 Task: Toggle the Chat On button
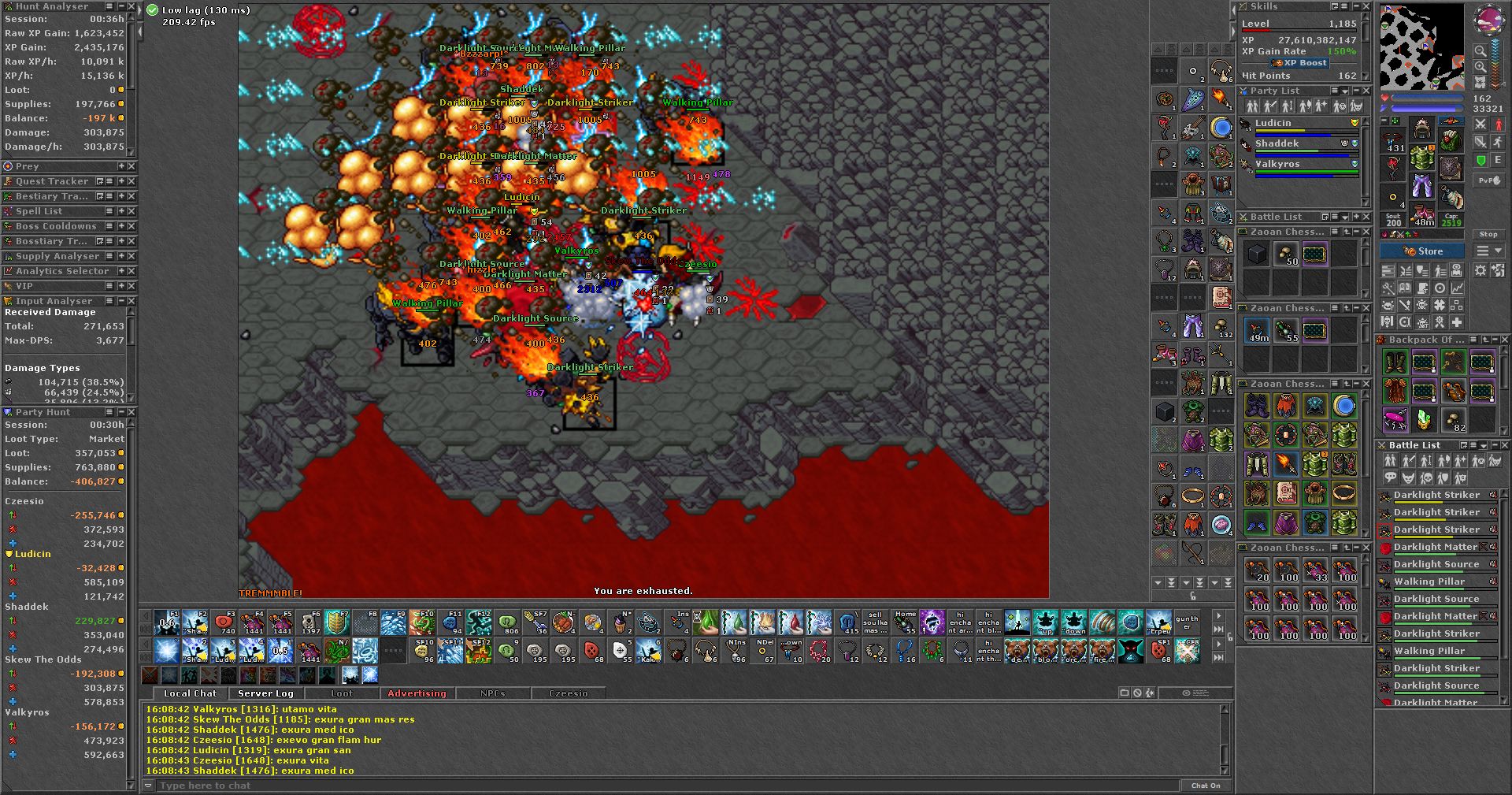click(x=1206, y=786)
